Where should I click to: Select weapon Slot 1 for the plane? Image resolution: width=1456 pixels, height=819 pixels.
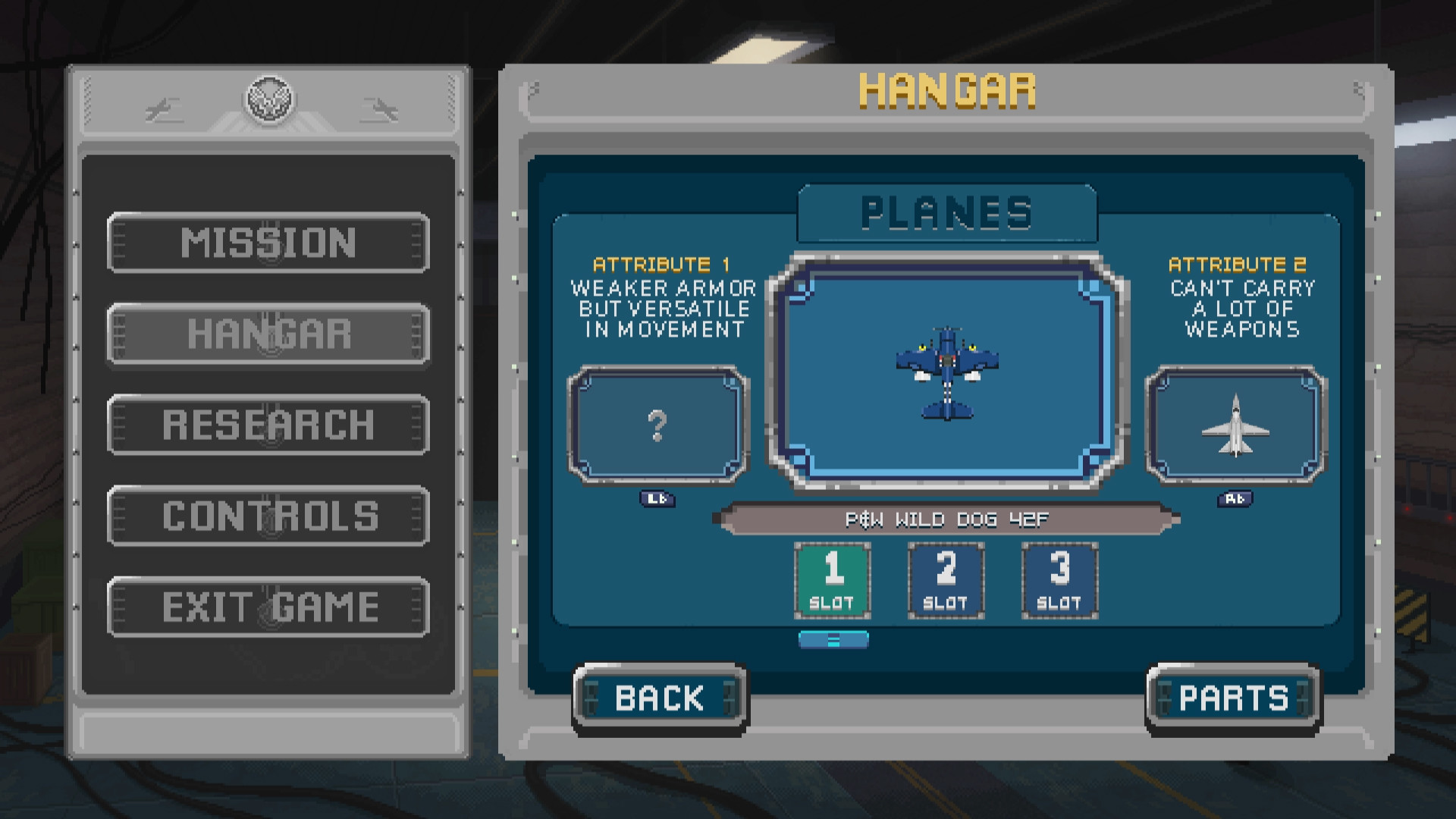(x=832, y=579)
